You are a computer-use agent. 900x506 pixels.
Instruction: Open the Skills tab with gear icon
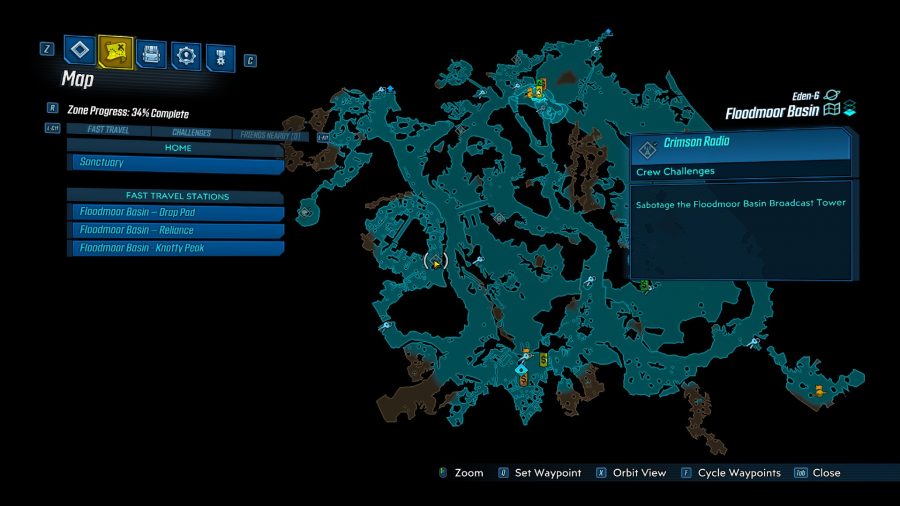coord(186,55)
